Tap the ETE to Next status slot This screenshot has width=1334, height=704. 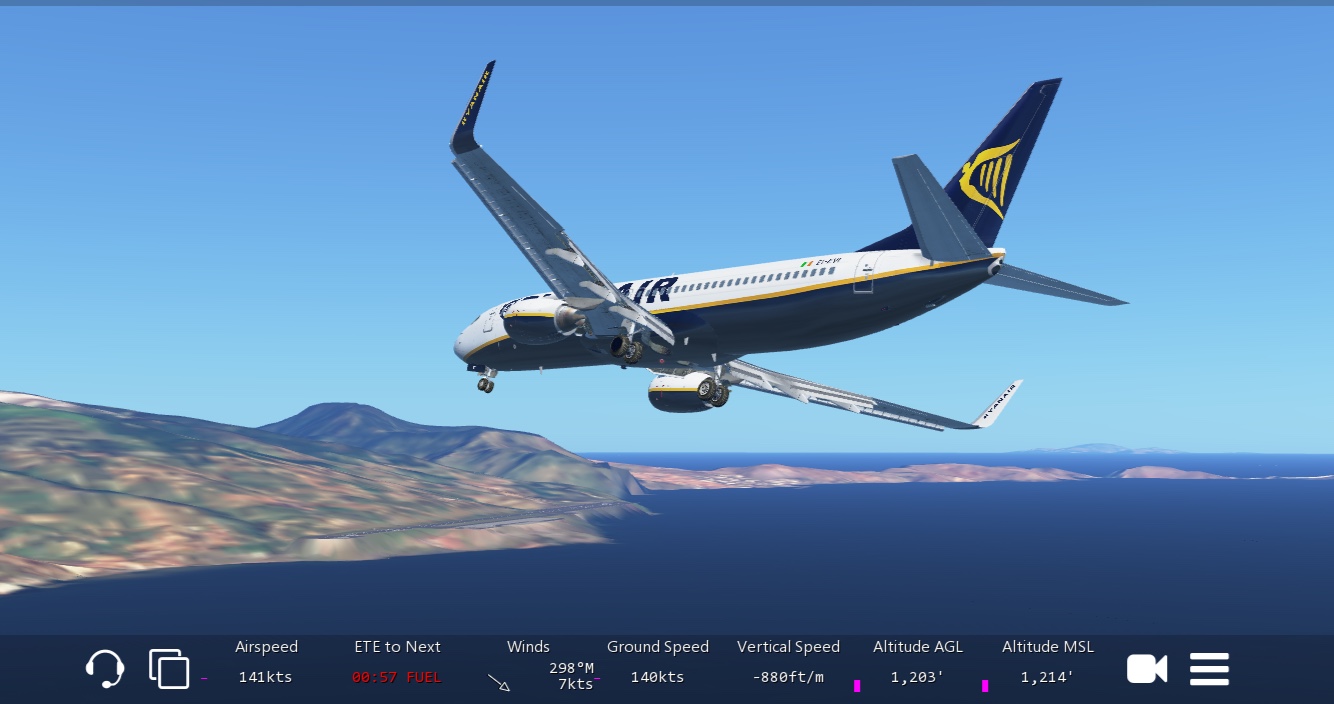(396, 663)
